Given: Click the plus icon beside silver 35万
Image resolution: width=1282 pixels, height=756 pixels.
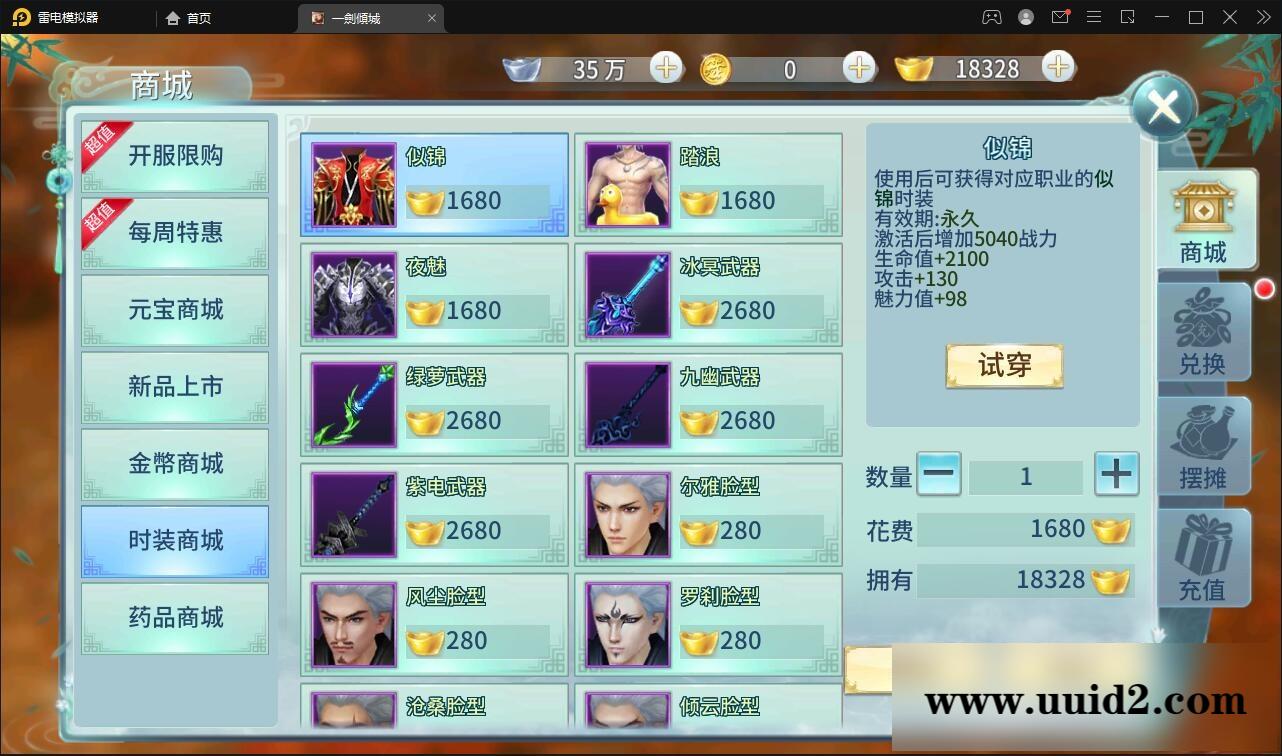Looking at the screenshot, I should [664, 68].
